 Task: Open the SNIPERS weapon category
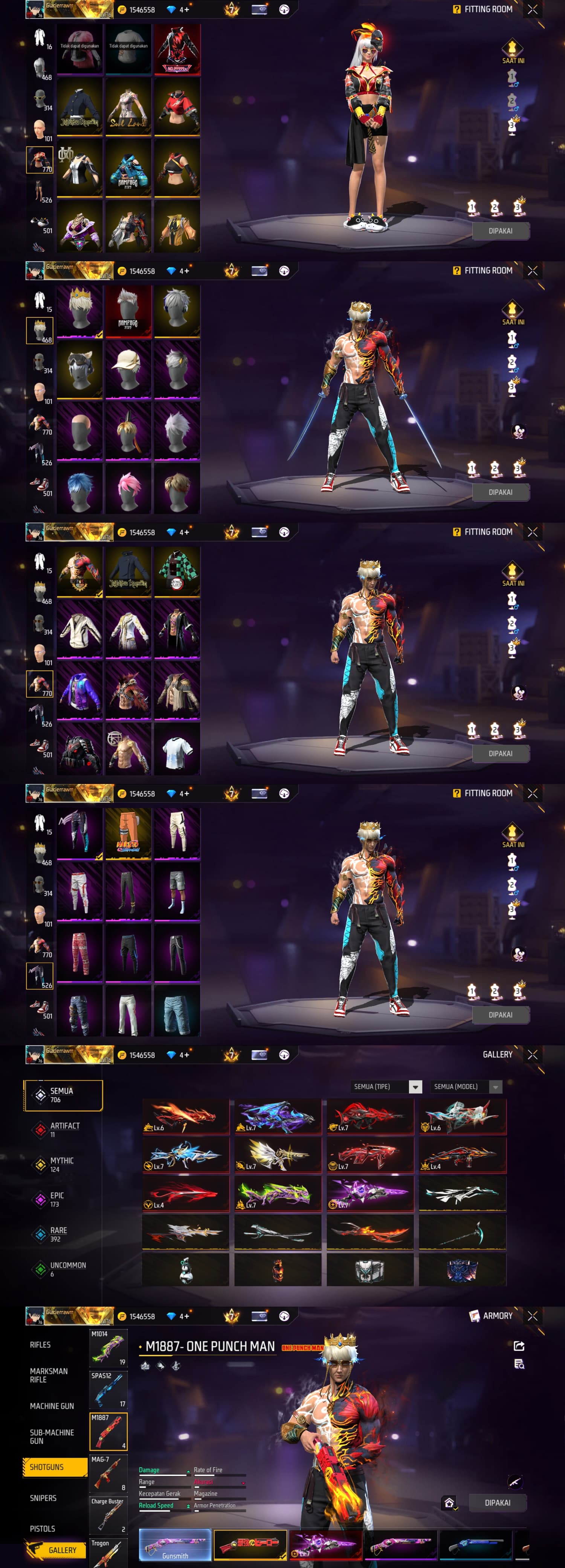click(43, 1498)
